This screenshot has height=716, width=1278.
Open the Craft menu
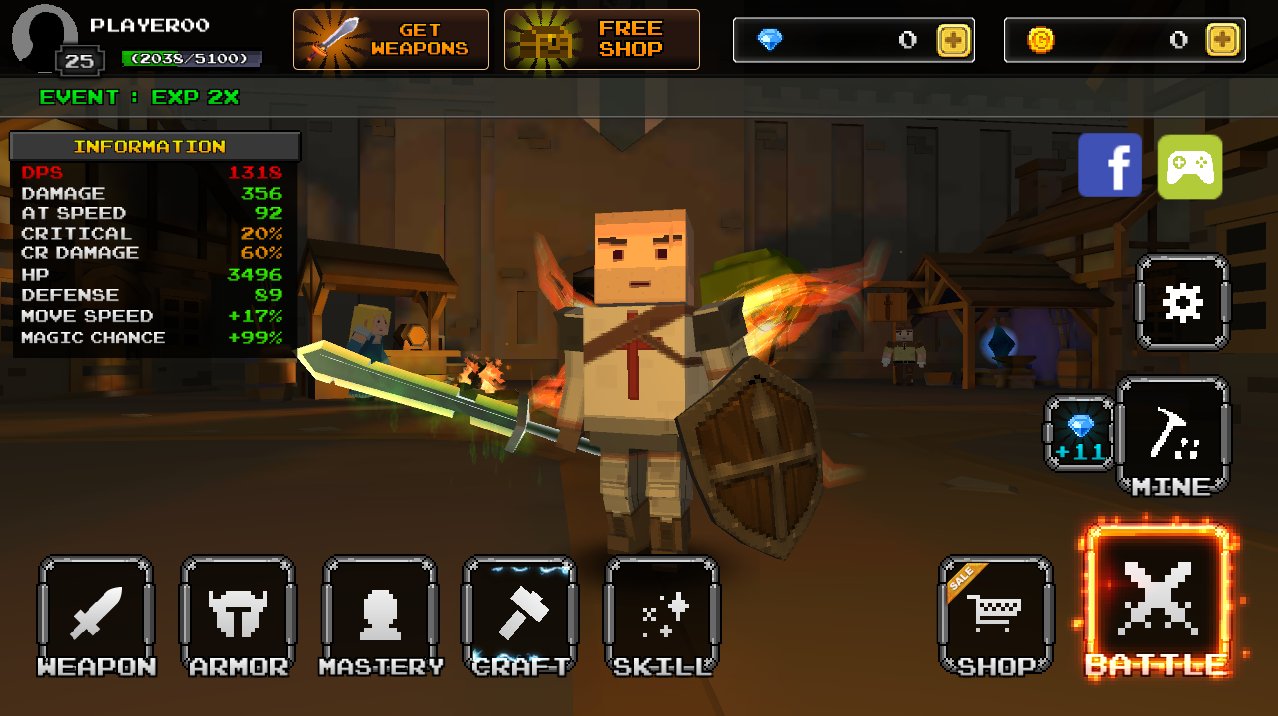[520, 614]
